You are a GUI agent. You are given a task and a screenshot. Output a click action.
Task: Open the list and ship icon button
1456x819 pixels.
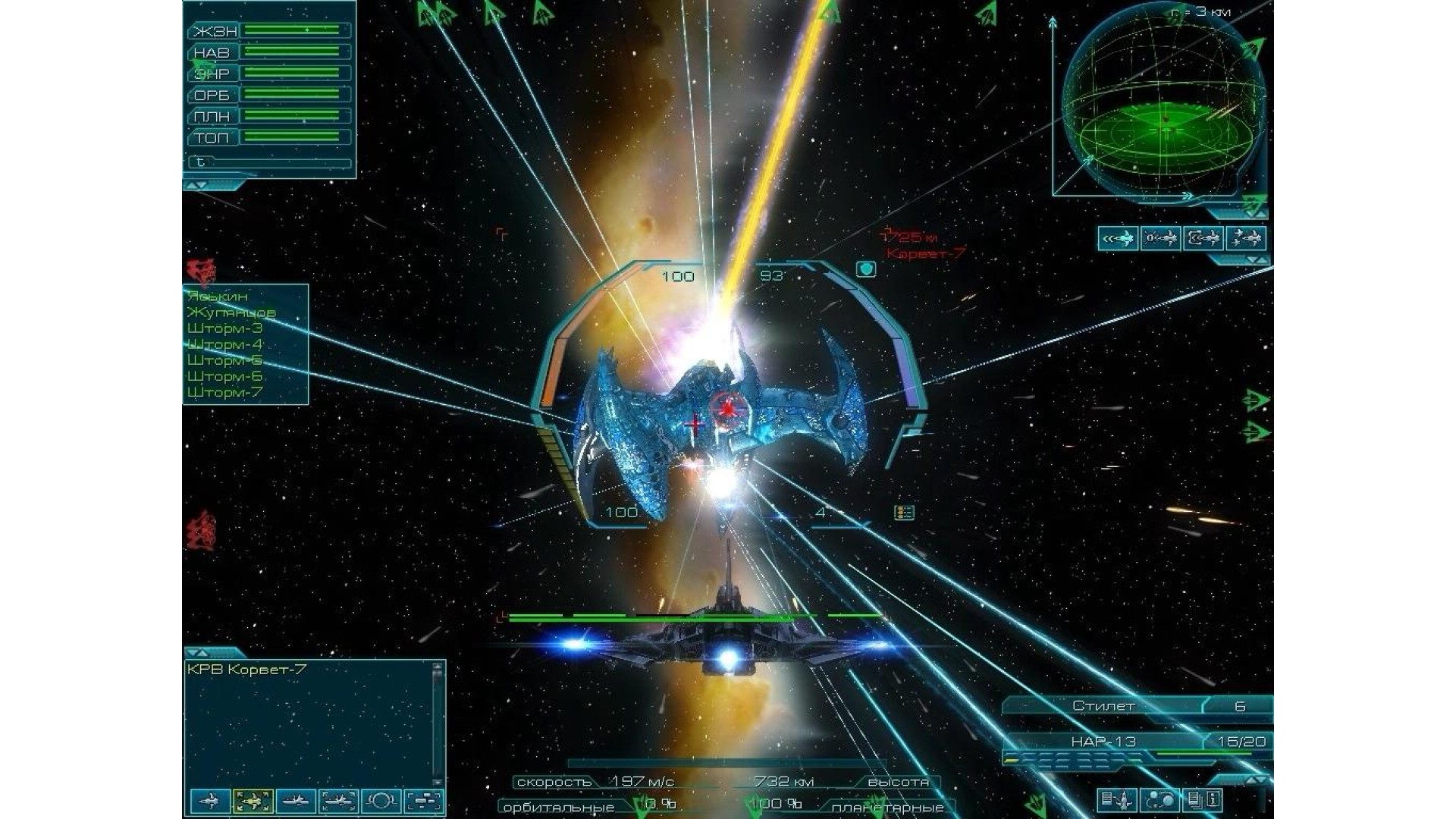[1117, 799]
